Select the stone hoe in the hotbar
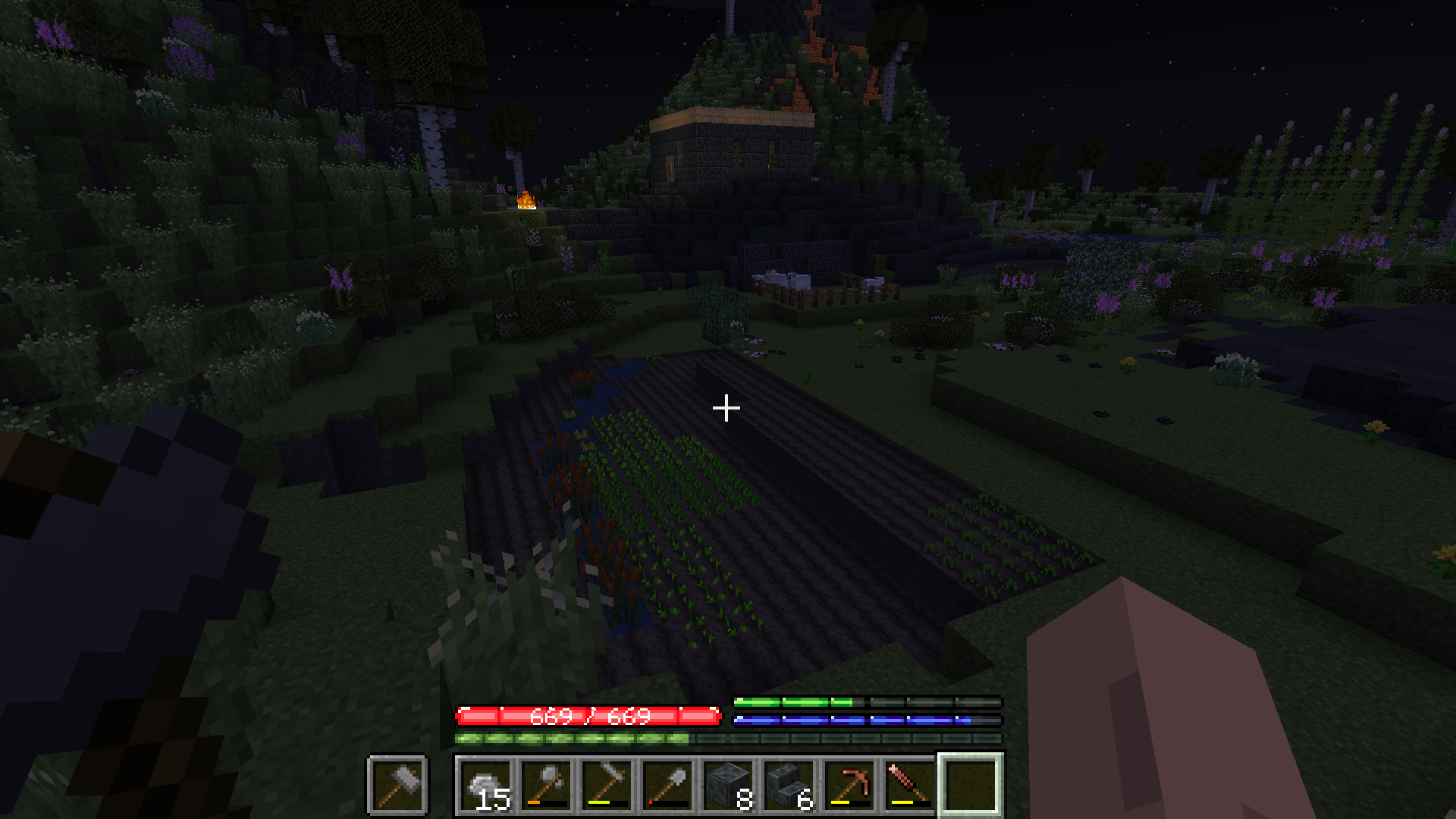The width and height of the screenshot is (1456, 819). coord(607,784)
